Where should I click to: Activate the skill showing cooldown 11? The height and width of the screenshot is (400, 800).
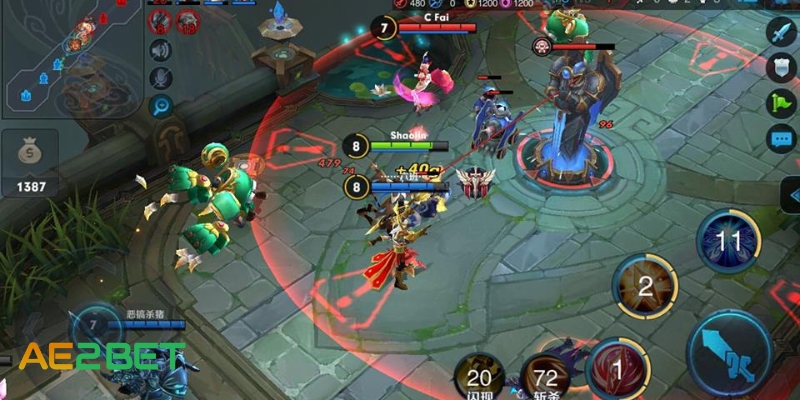[x=730, y=242]
